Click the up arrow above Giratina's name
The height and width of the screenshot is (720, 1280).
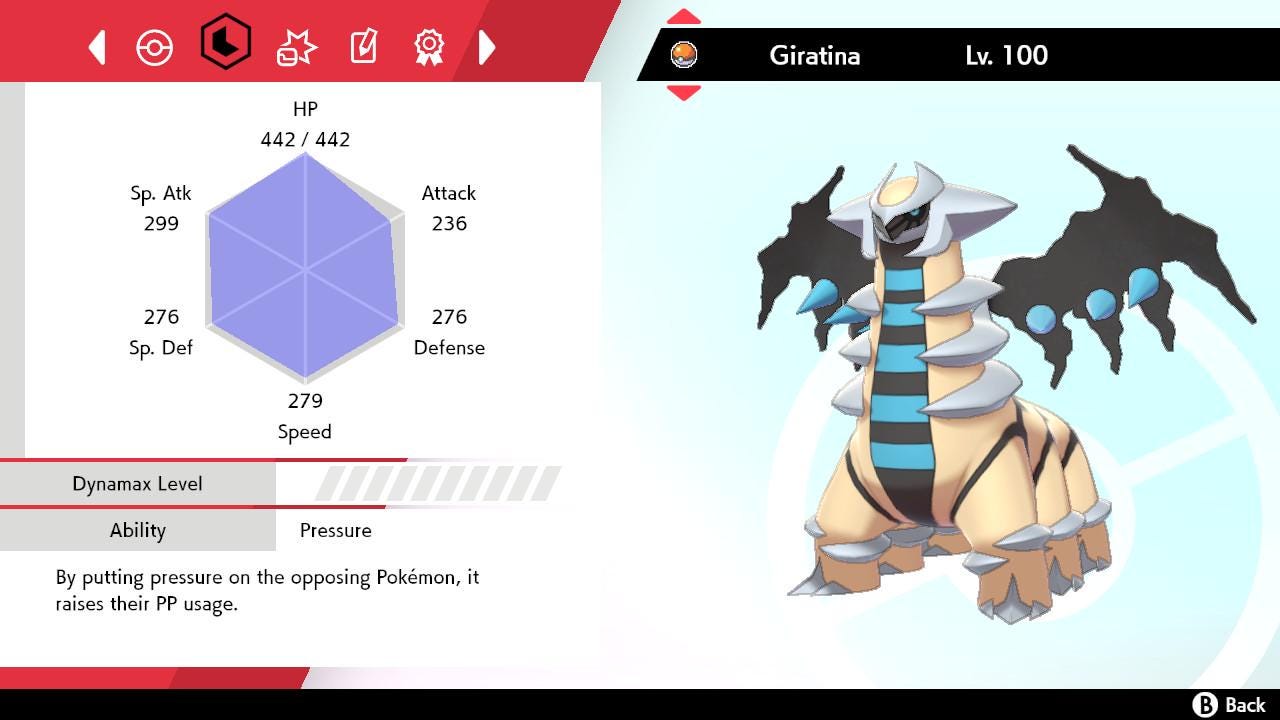(x=683, y=17)
